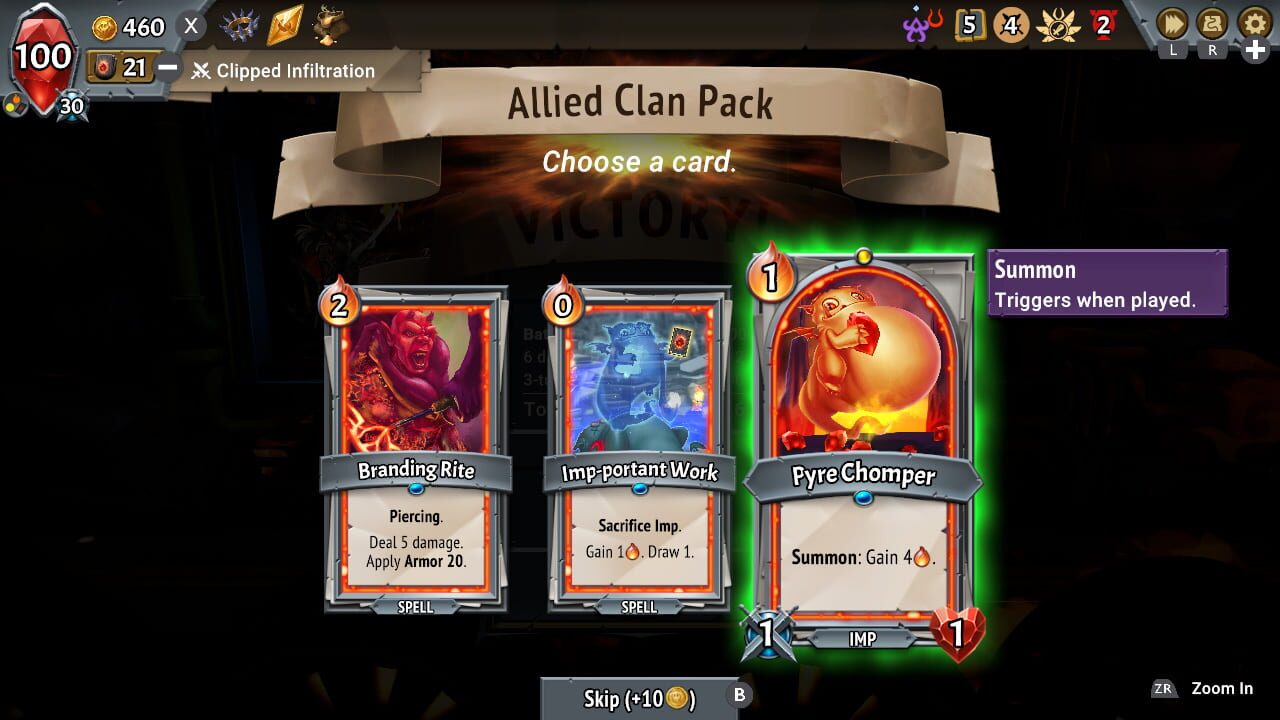Click the orange shard artifact icon

[x=283, y=25]
